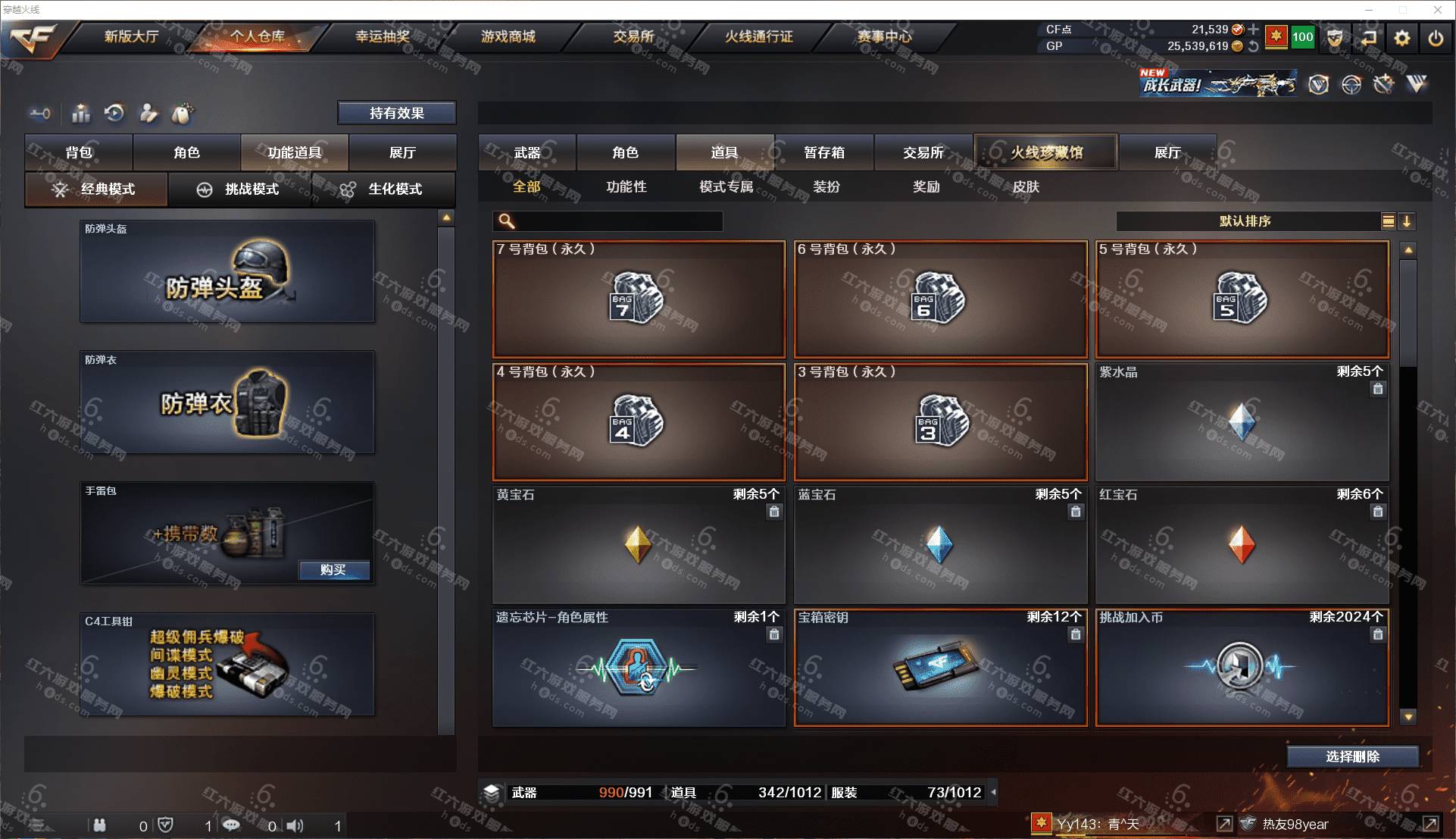Select the 生化模式 mode tab

coord(384,189)
